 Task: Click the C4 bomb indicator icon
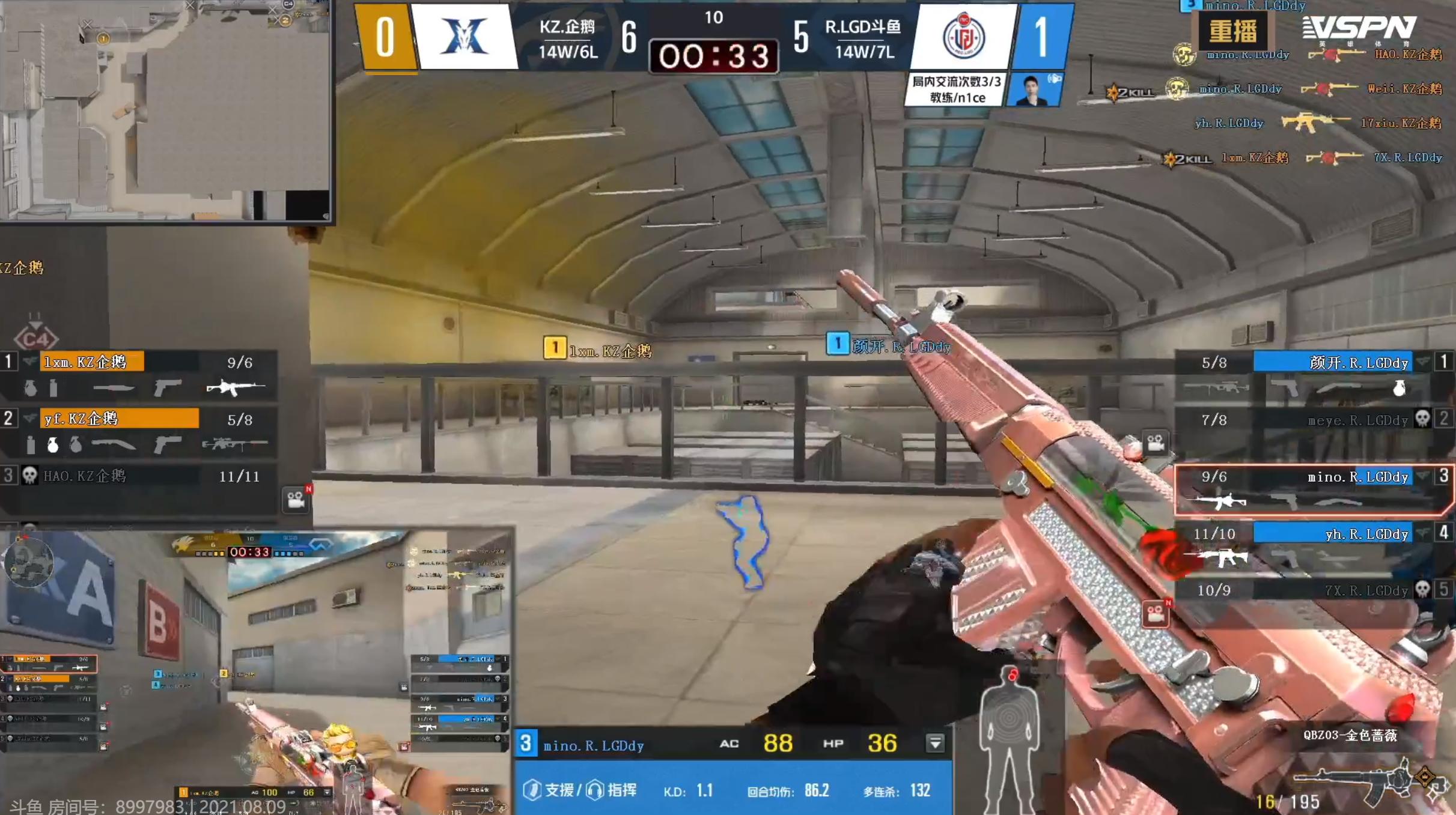[35, 338]
